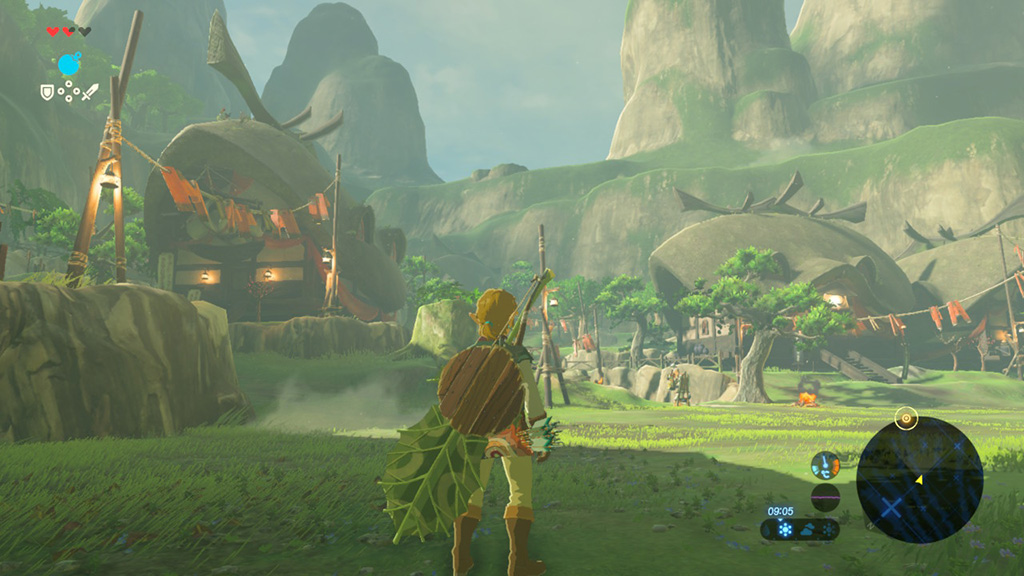Viewport: 1024px width, 576px height.
Task: Click the noise meter with the pink line
Action: [x=825, y=497]
